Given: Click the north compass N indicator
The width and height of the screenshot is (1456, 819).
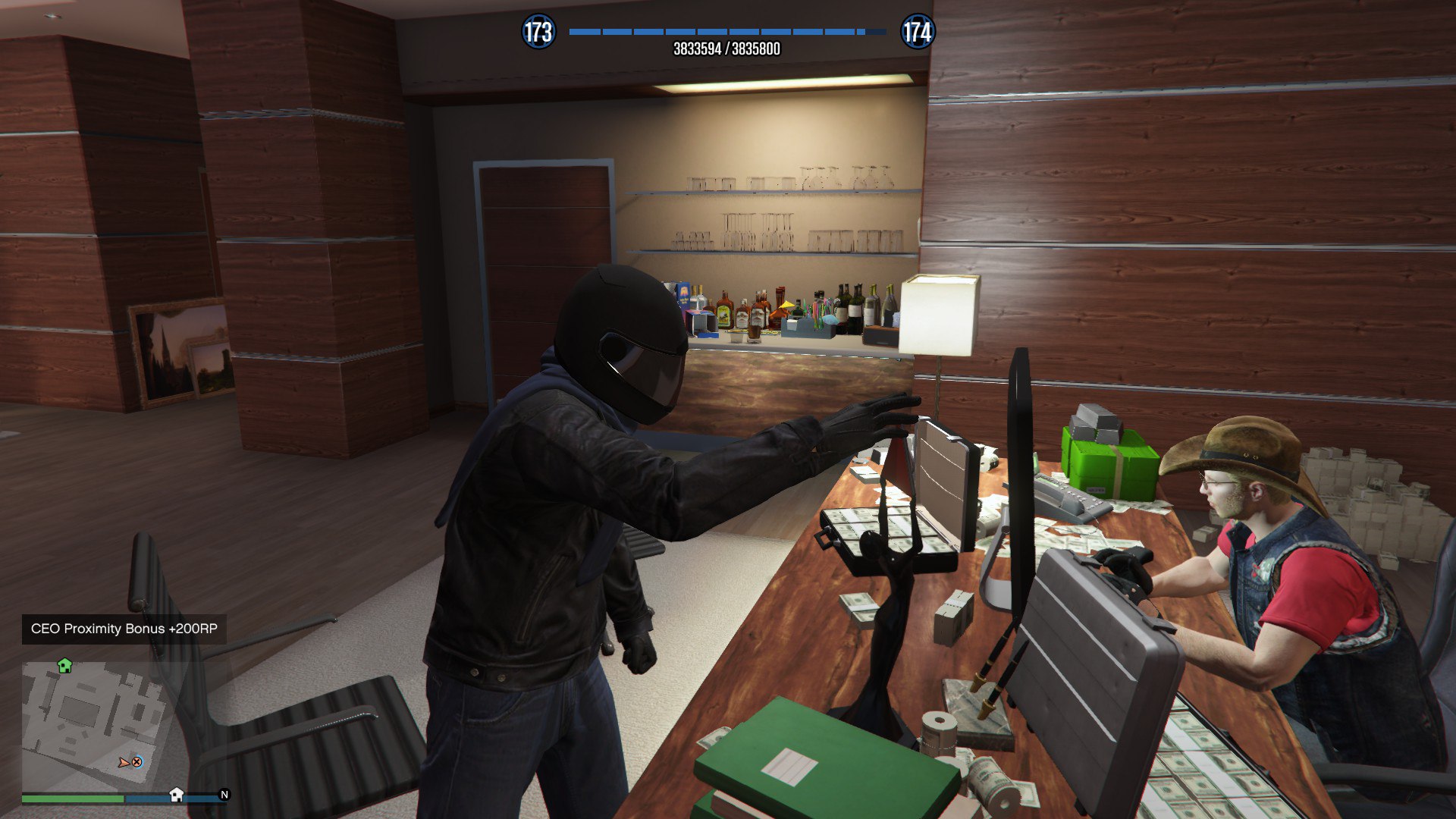Looking at the screenshot, I should pos(224,795).
